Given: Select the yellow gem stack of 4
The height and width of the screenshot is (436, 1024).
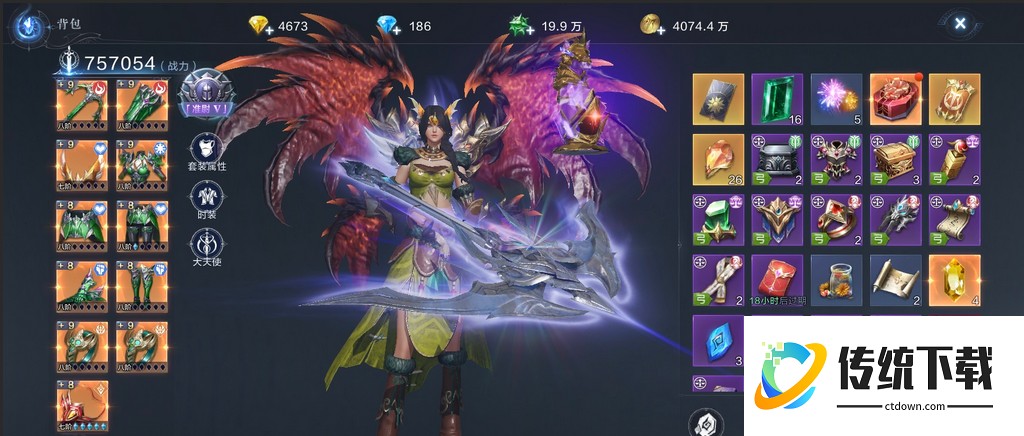Looking at the screenshot, I should coord(953,279).
